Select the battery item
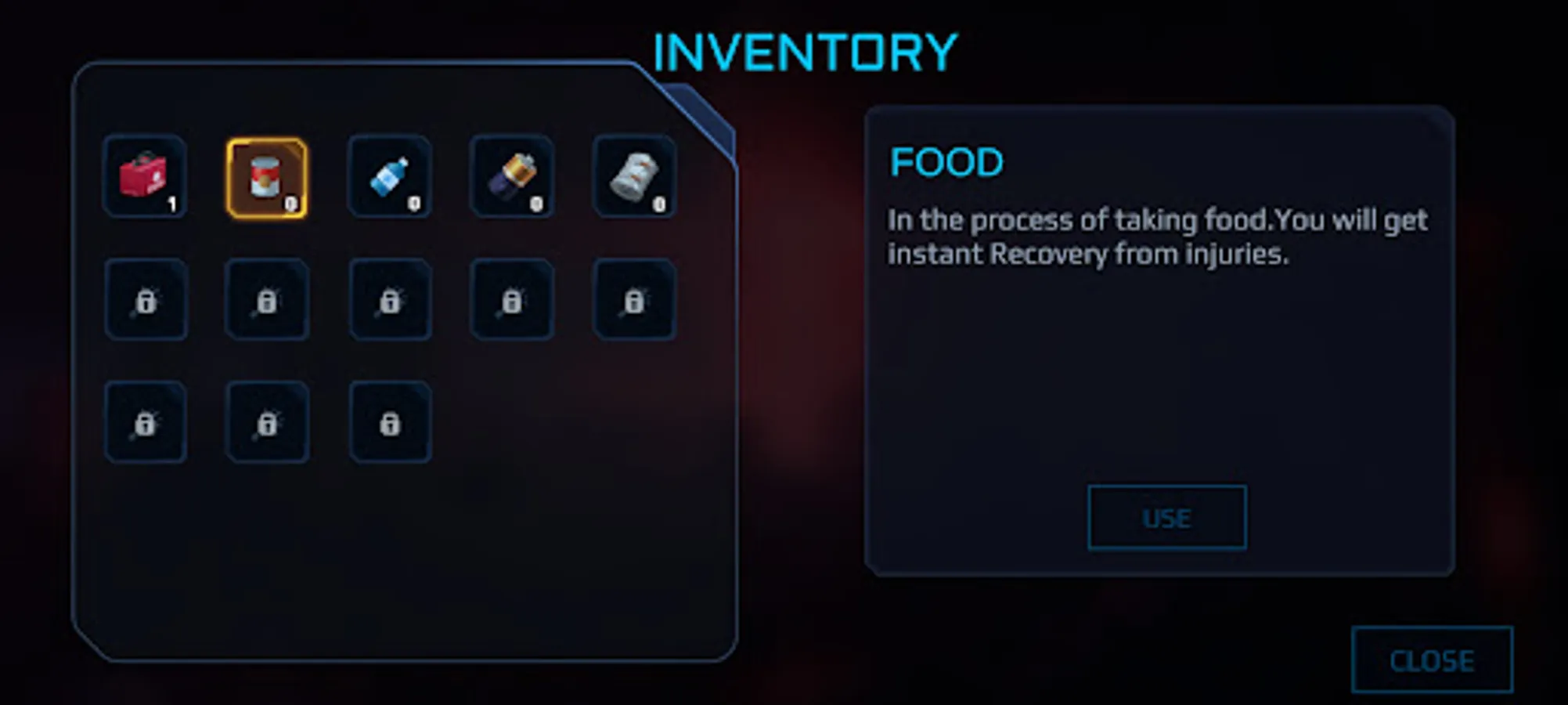Image resolution: width=1568 pixels, height=705 pixels. click(x=512, y=176)
